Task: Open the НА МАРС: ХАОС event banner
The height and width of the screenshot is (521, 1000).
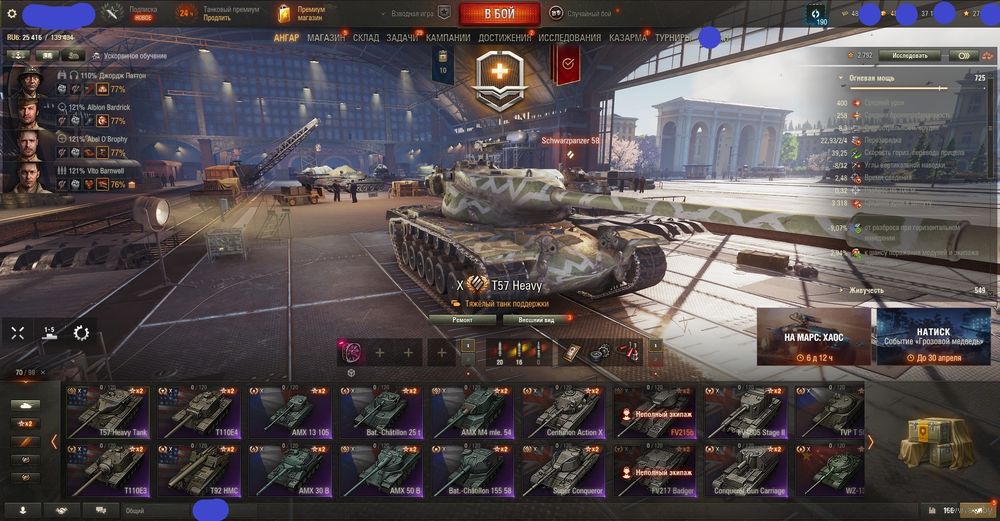Action: click(813, 336)
